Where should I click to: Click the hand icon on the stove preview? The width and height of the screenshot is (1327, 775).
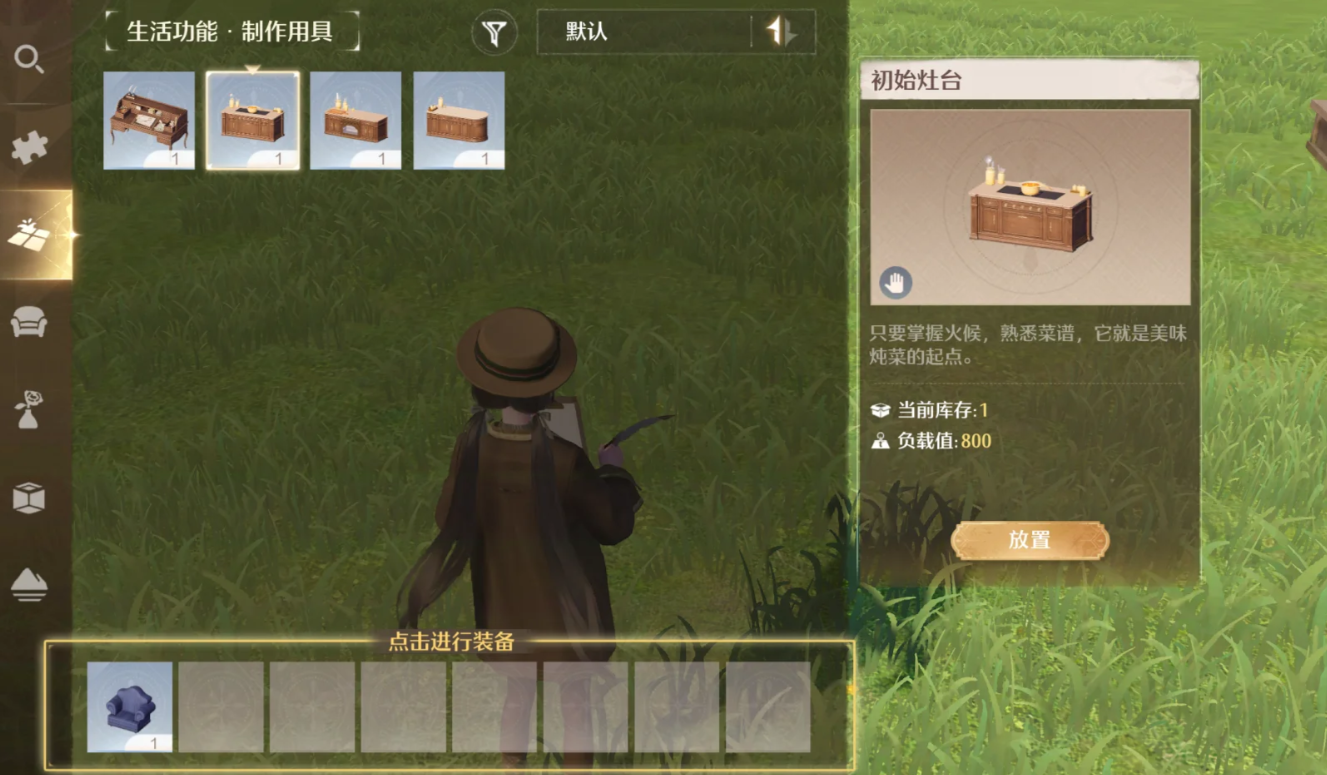pyautogui.click(x=895, y=283)
